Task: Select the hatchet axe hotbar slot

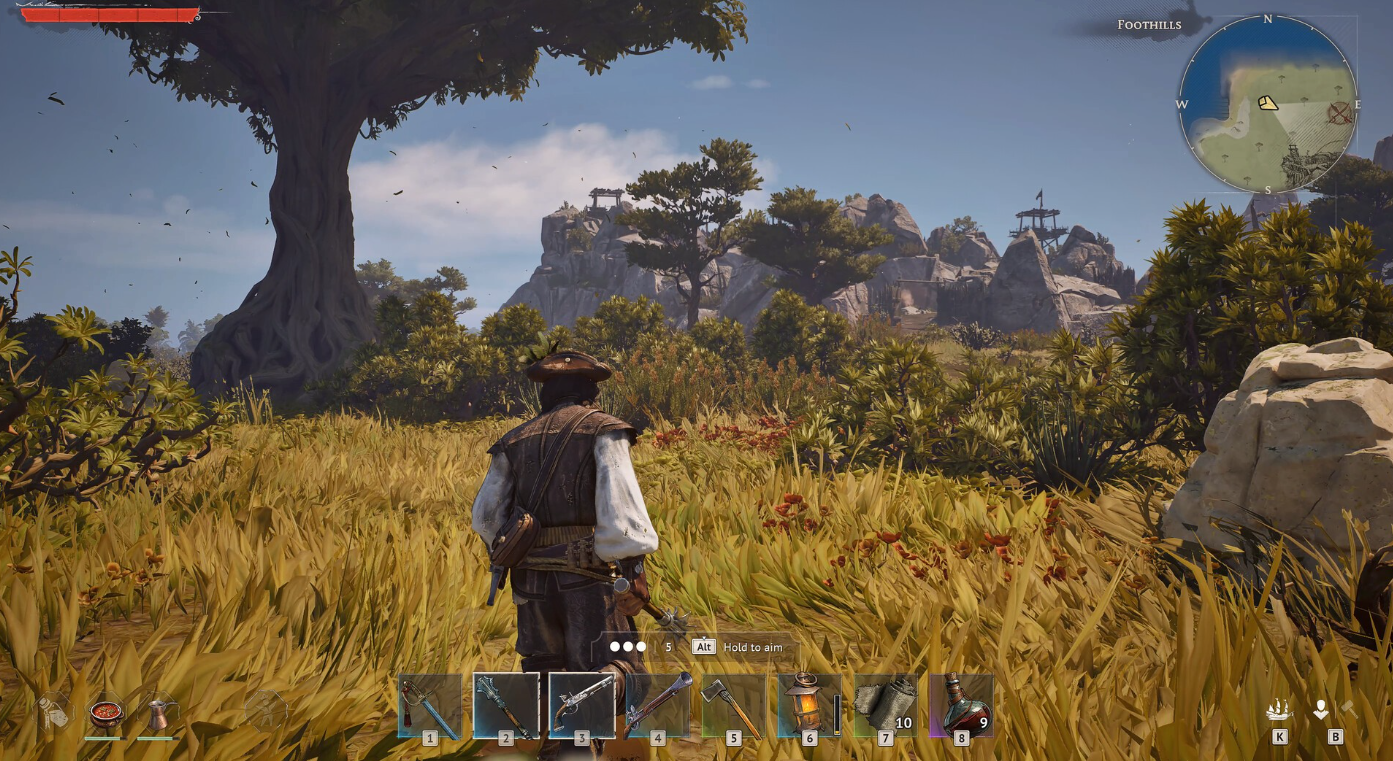Action: coord(733,706)
